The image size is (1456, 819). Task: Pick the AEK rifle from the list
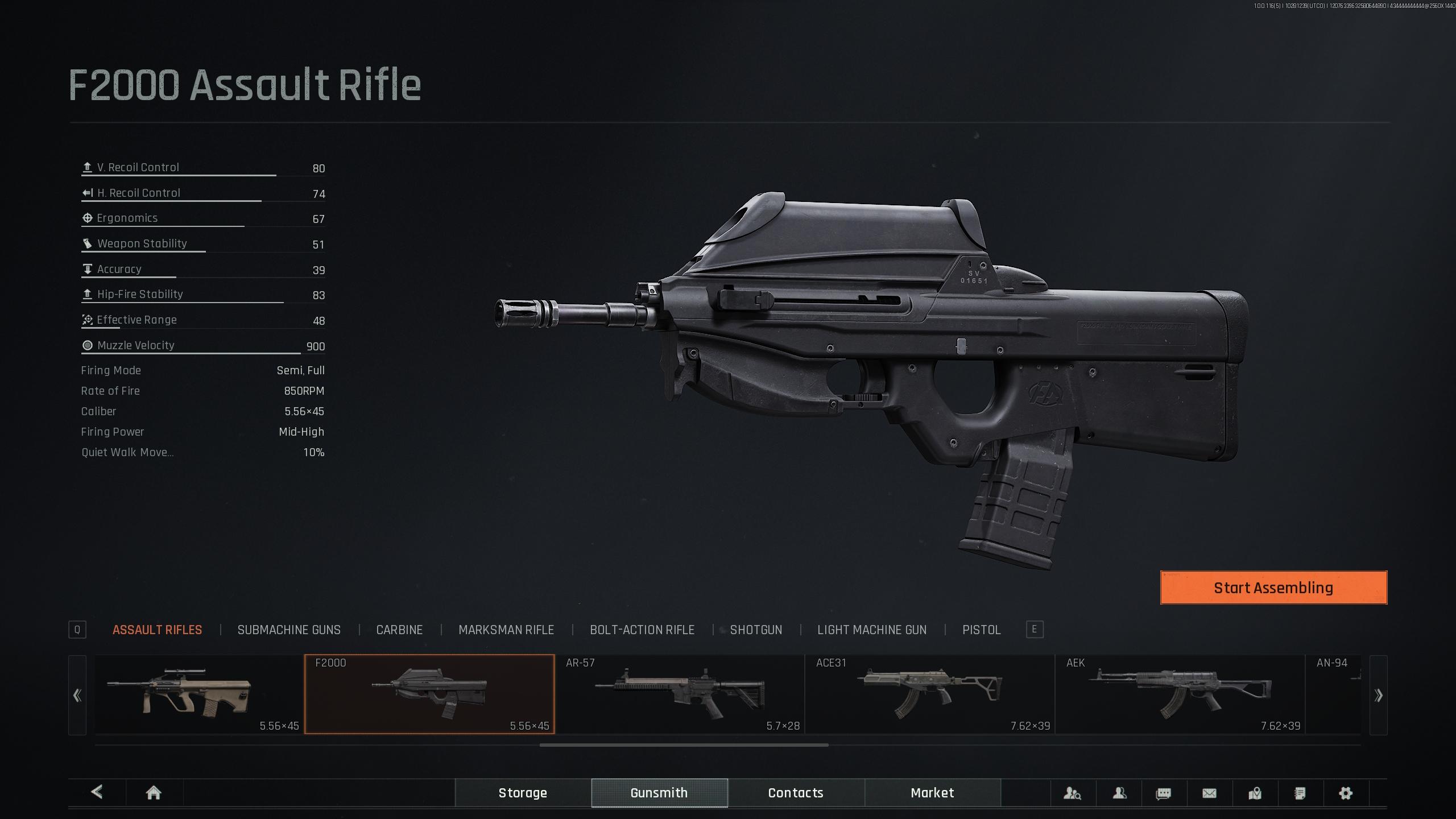(x=1180, y=694)
